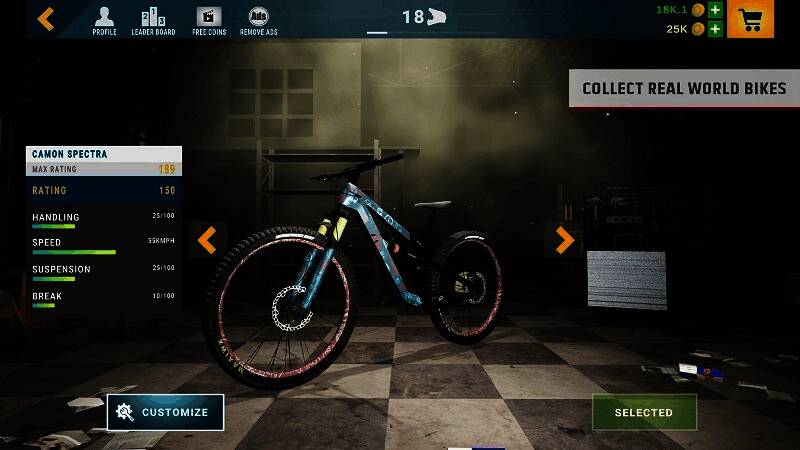The height and width of the screenshot is (450, 800).
Task: Open the shopping cart store
Action: [750, 19]
